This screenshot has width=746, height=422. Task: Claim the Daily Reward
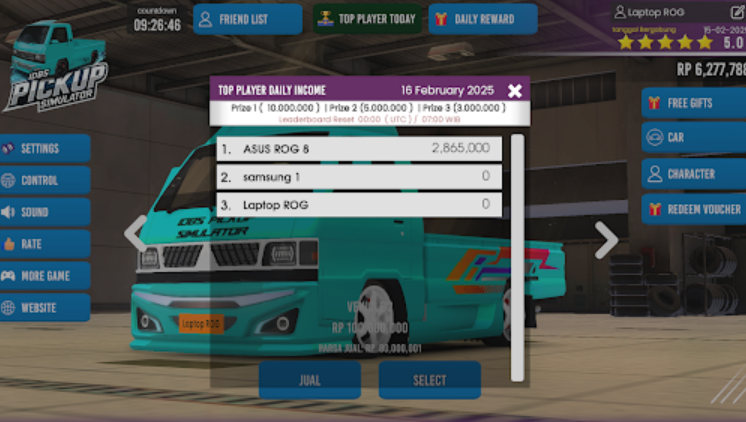(x=483, y=19)
